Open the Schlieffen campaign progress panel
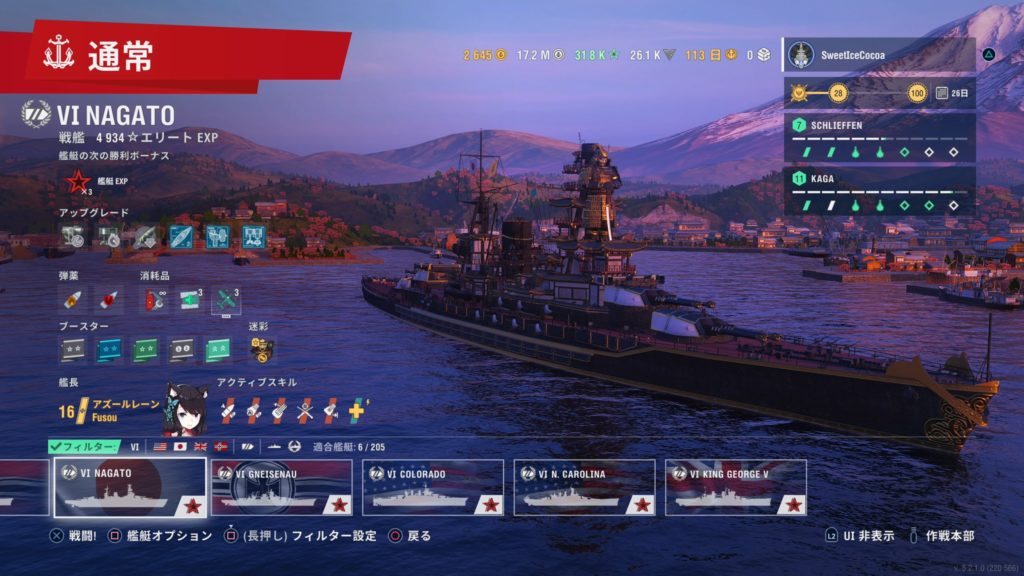1024x576 pixels. coord(879,138)
